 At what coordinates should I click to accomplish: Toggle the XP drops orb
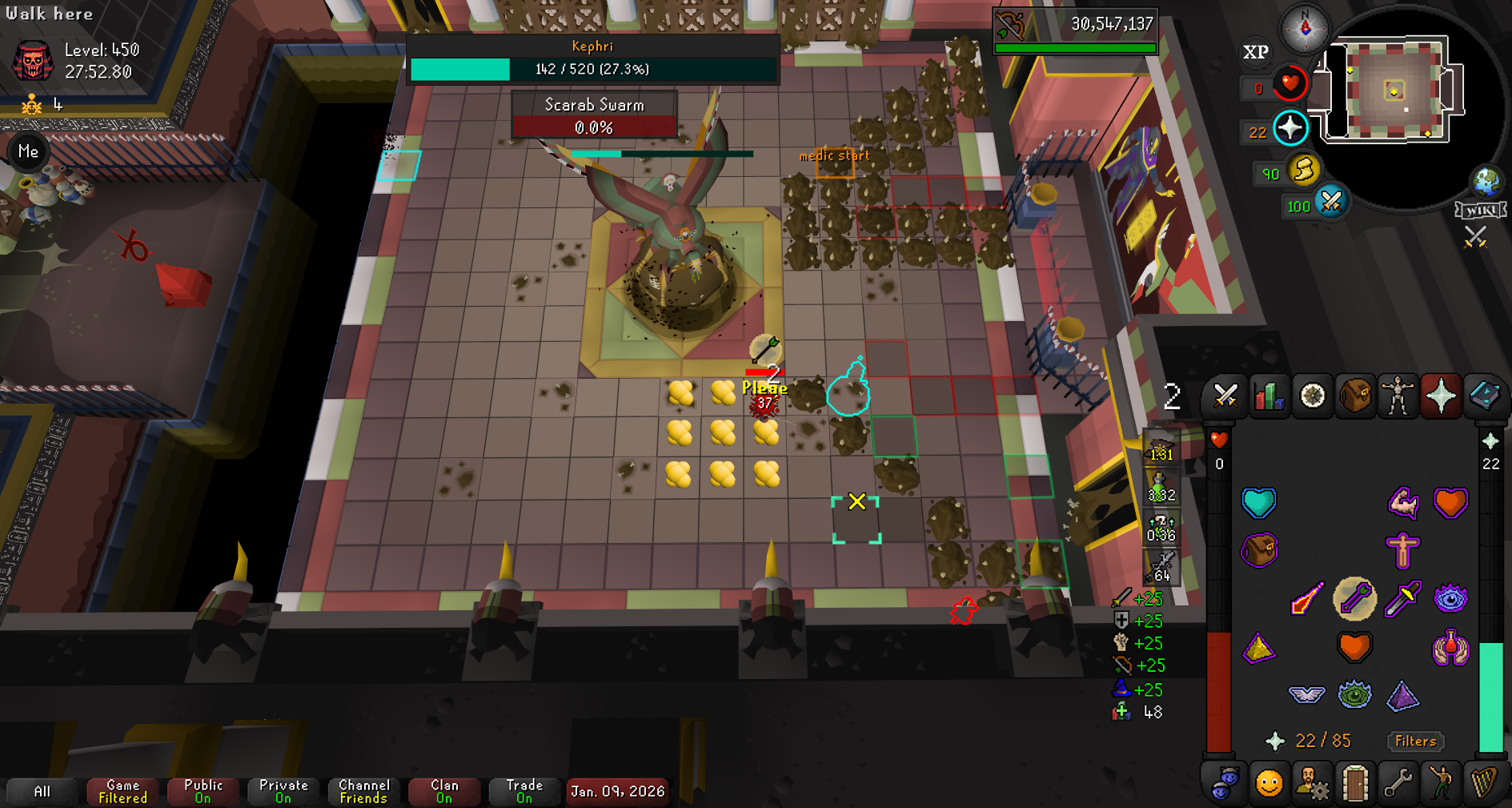tap(1255, 53)
